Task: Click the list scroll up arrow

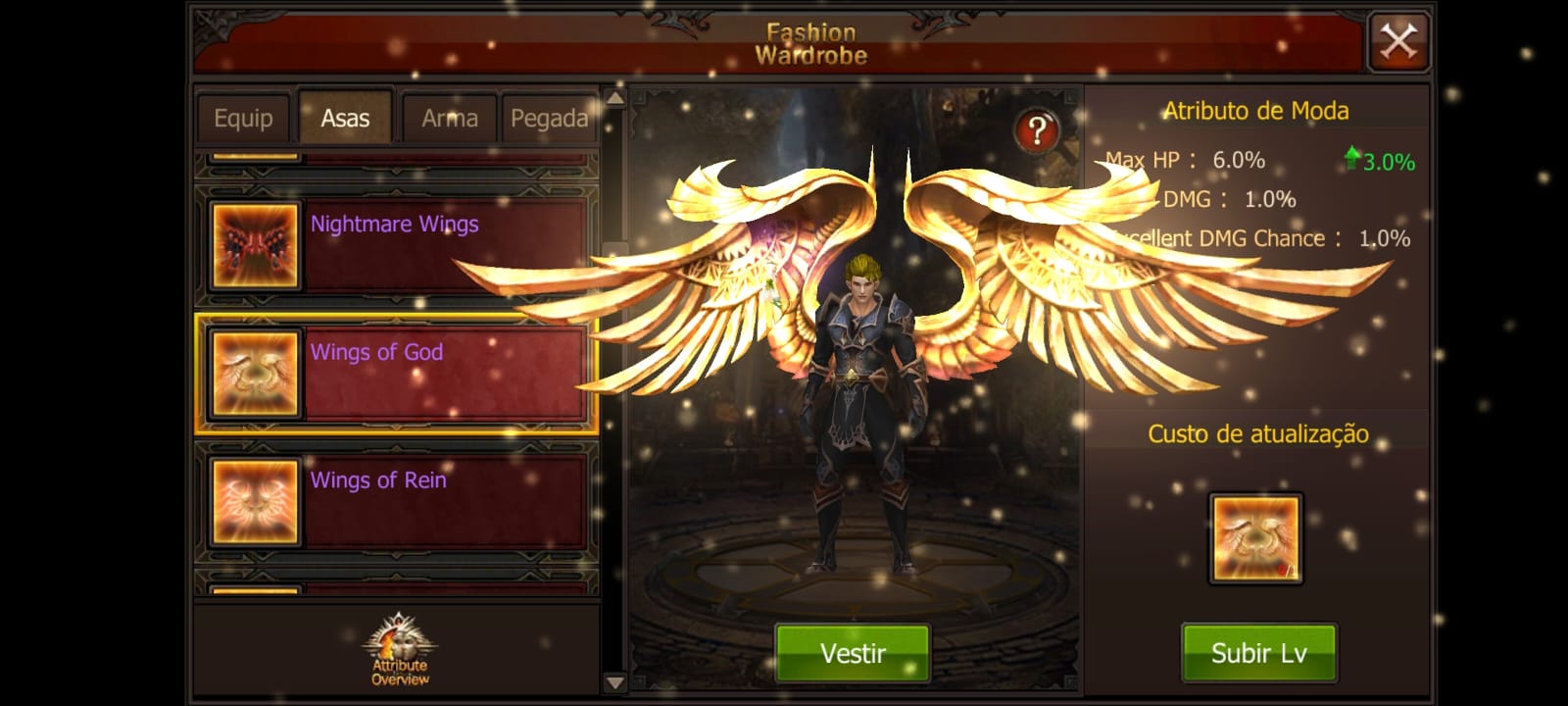Action: tap(614, 98)
